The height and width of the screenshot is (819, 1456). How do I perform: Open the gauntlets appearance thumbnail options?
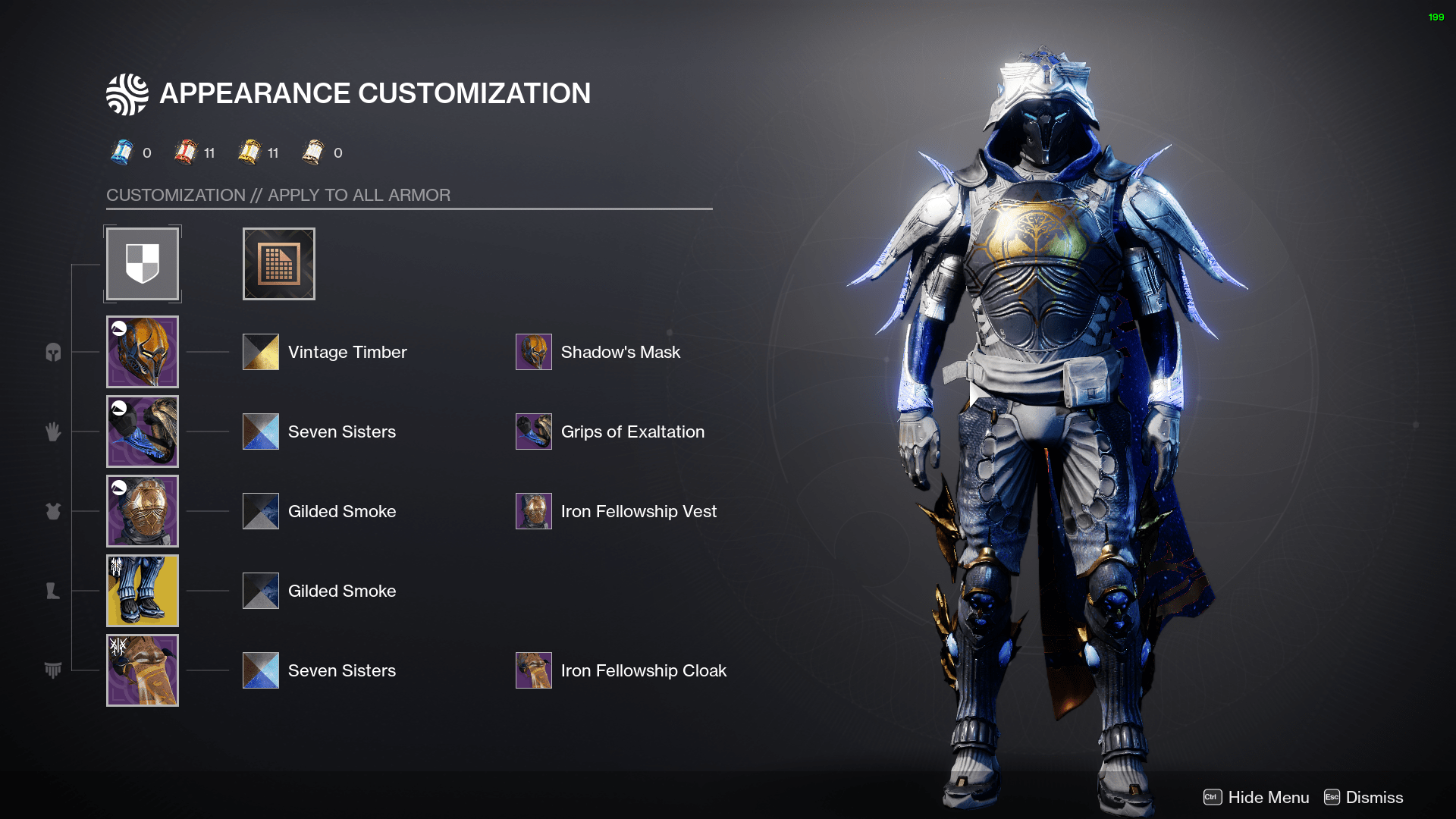click(x=142, y=431)
